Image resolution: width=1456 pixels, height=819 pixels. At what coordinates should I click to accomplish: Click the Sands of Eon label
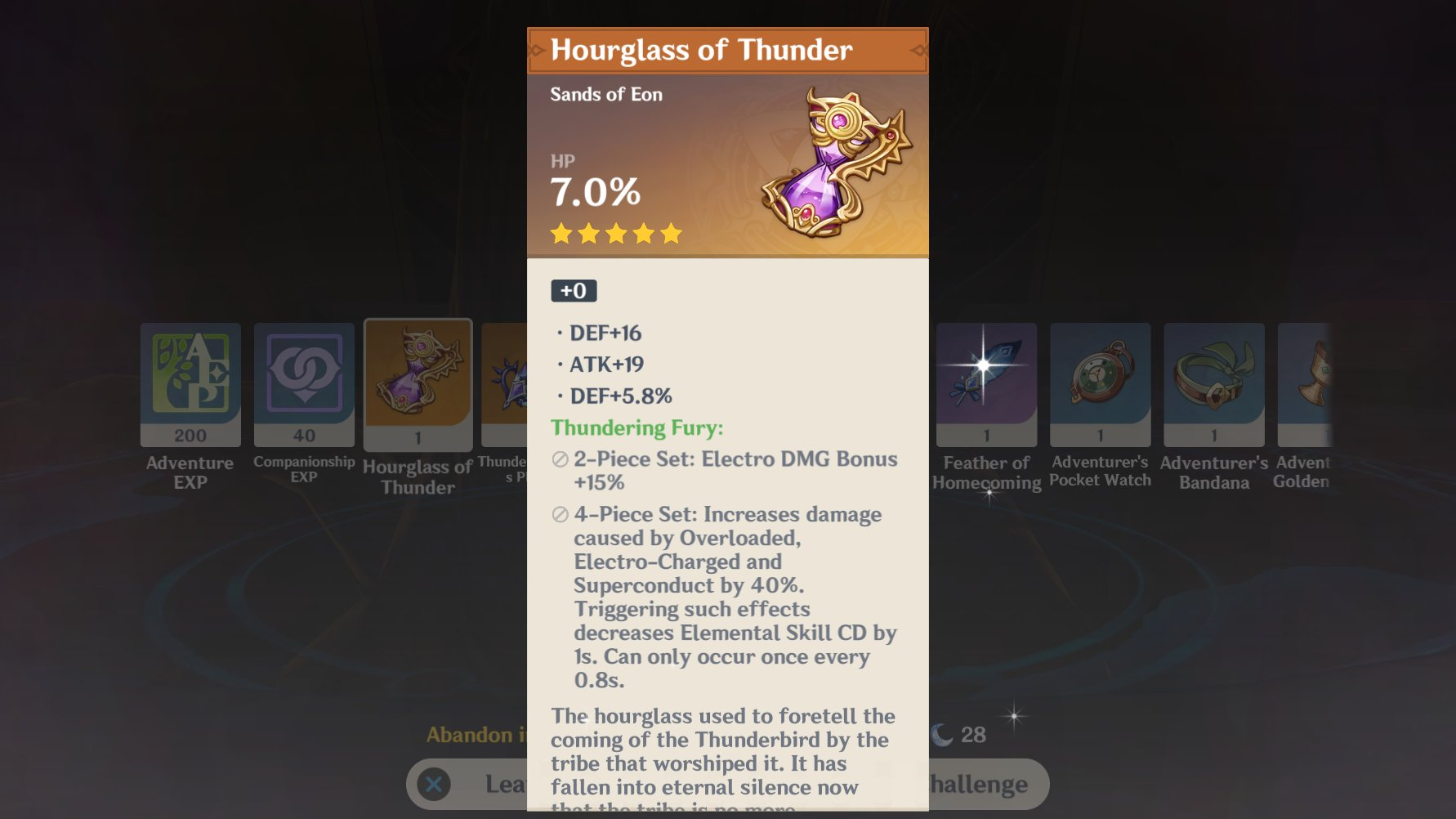pos(603,94)
